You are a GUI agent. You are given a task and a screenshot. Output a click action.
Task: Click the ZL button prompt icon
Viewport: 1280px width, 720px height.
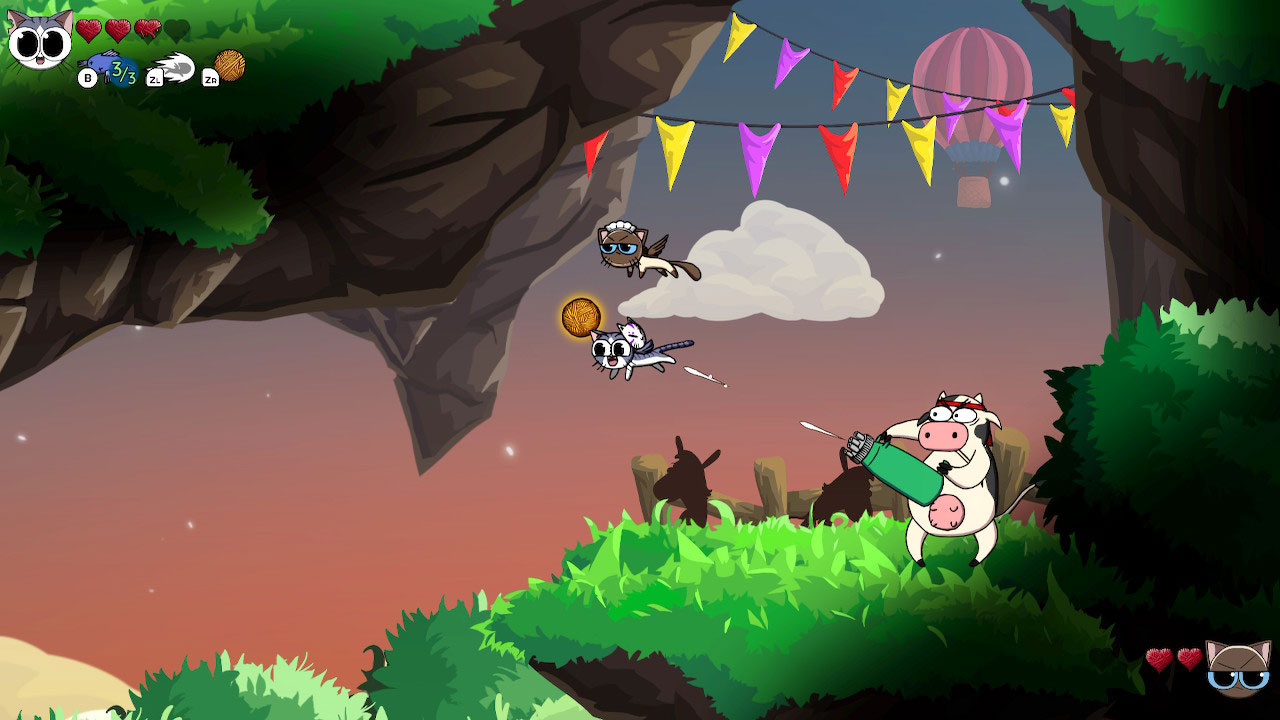click(x=154, y=77)
